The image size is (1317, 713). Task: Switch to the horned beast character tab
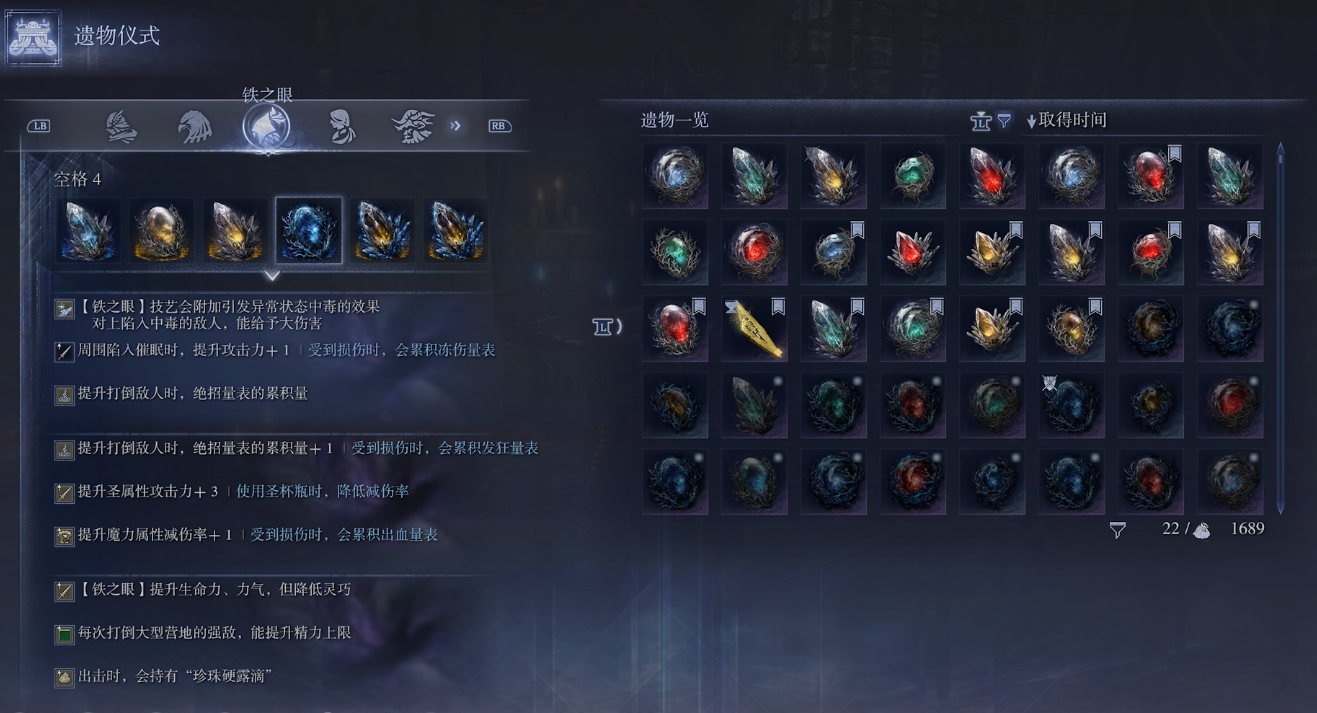pos(413,127)
